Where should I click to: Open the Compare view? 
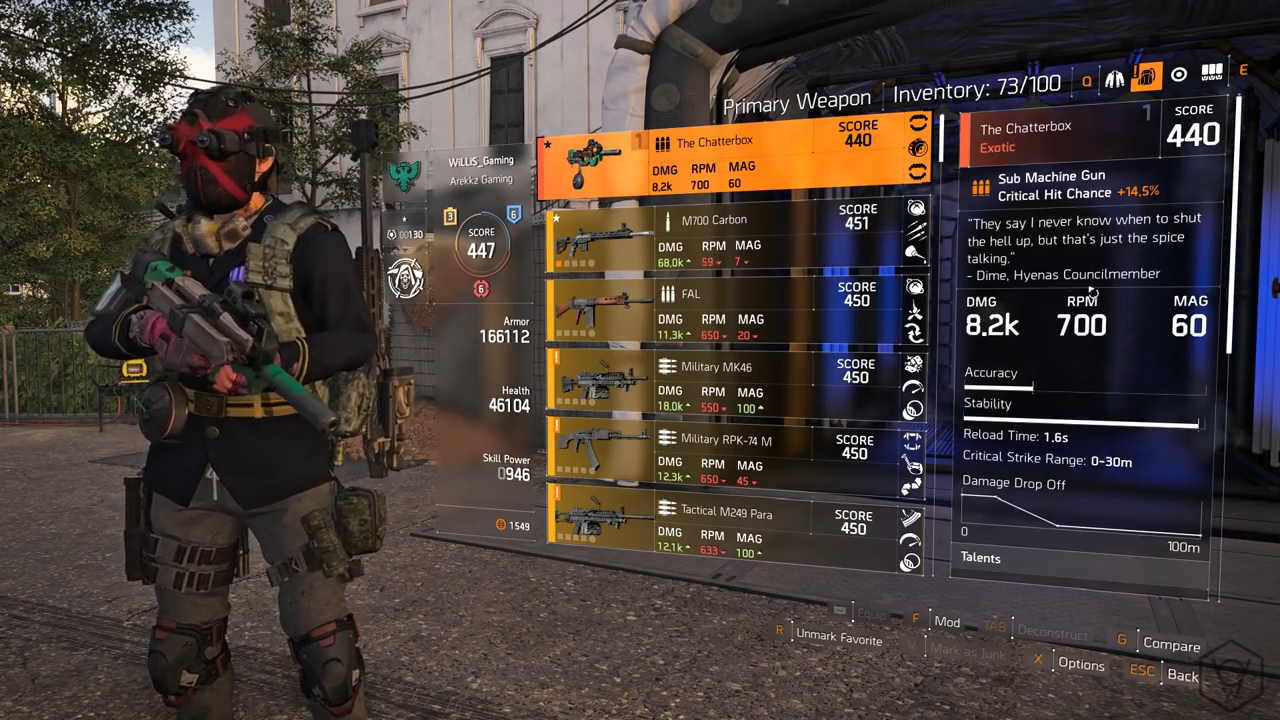[x=1171, y=645]
